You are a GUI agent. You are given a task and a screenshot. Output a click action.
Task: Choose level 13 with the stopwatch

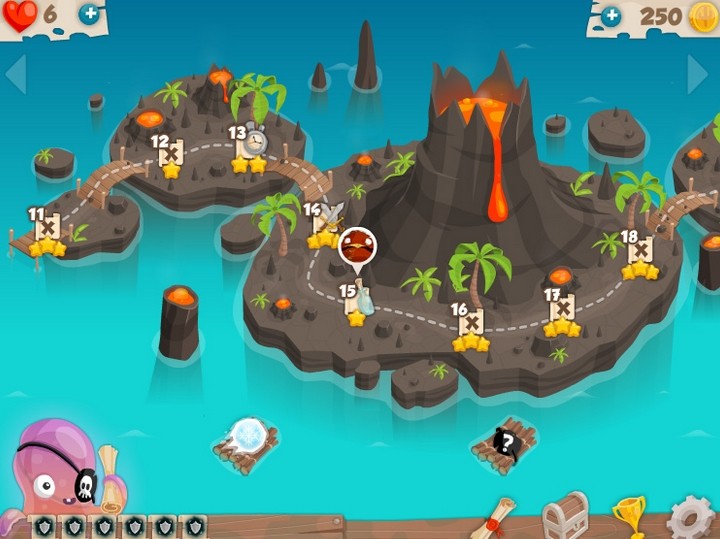click(250, 145)
